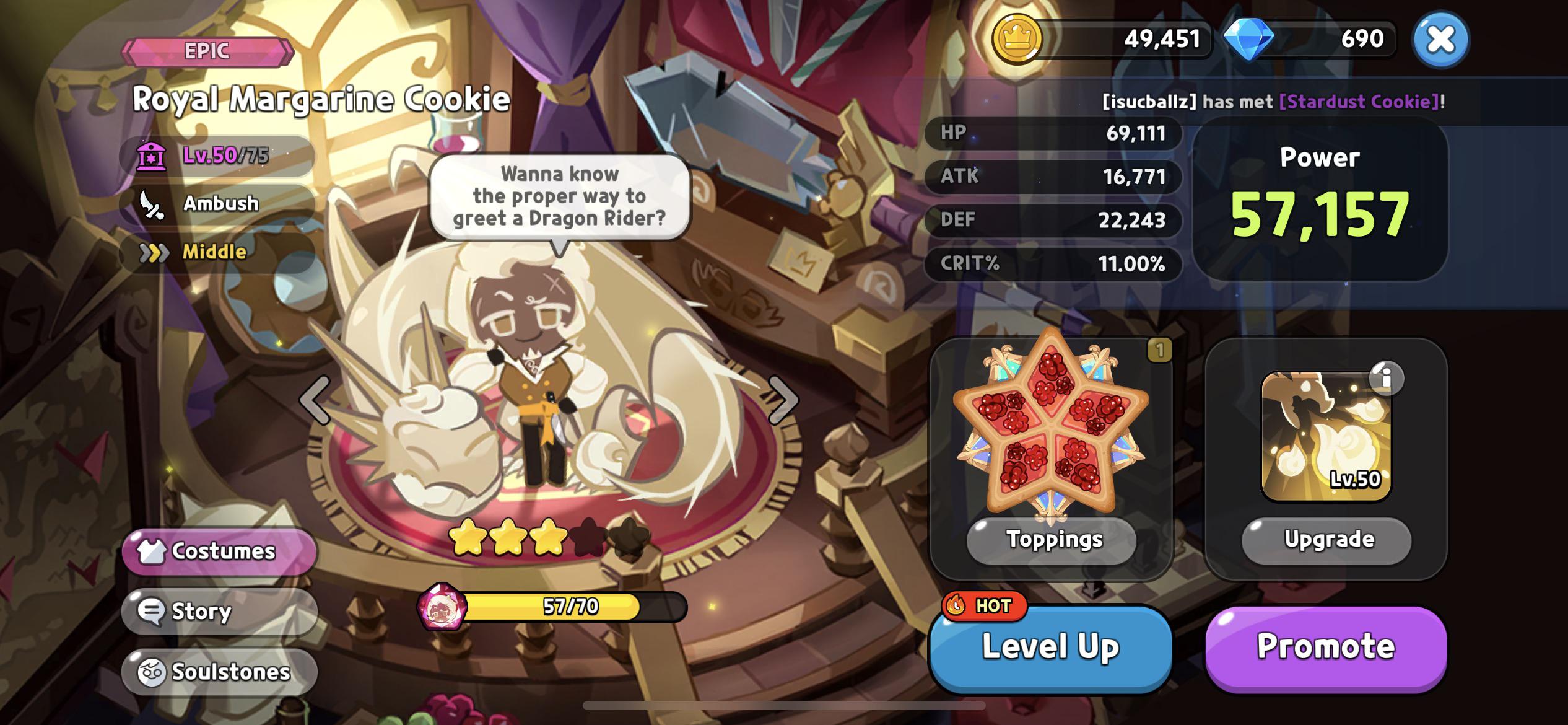Open the Toppings menu
This screenshot has width=1568, height=725.
(x=1052, y=540)
